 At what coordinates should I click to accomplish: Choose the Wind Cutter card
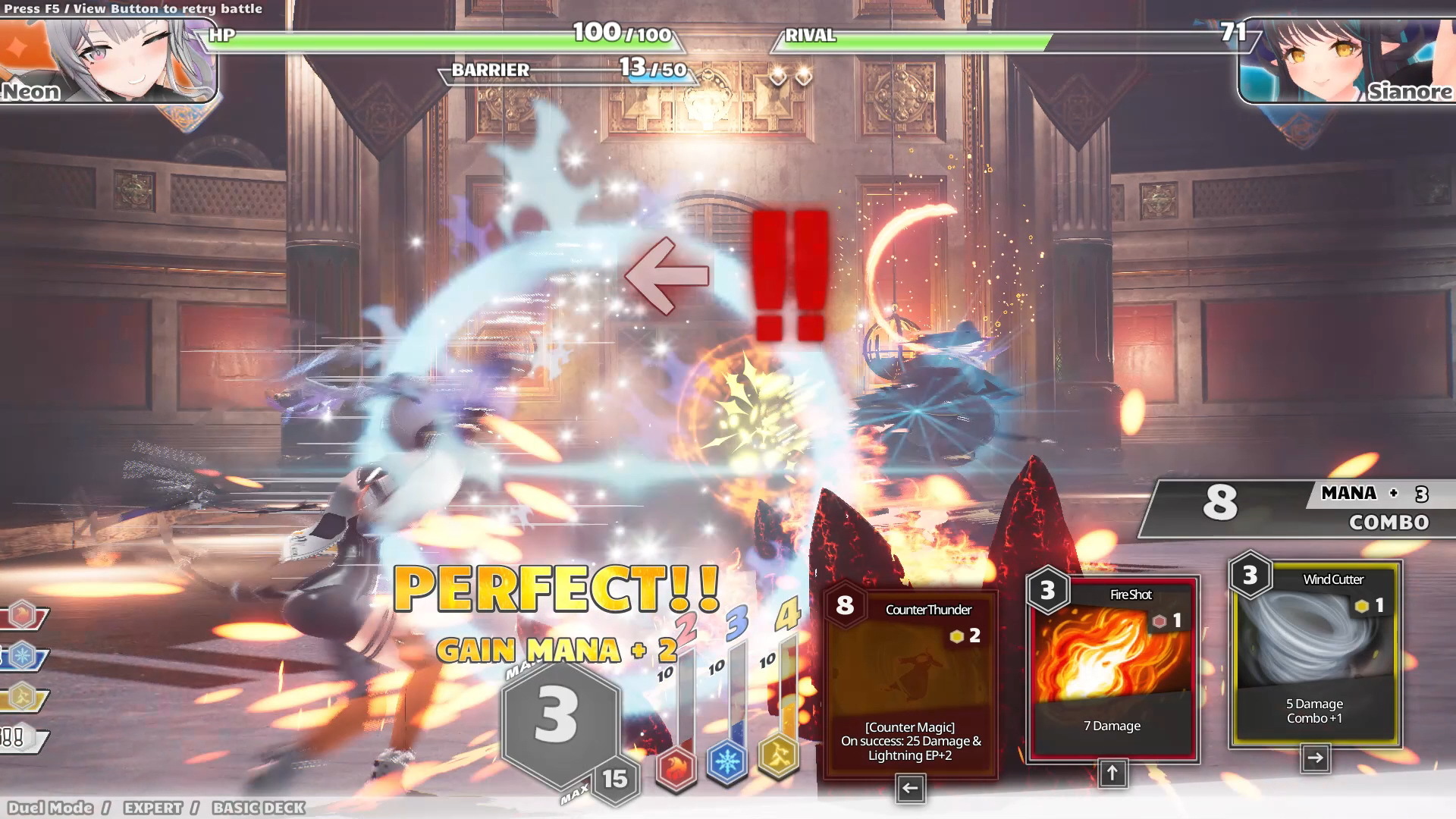pos(1315,654)
